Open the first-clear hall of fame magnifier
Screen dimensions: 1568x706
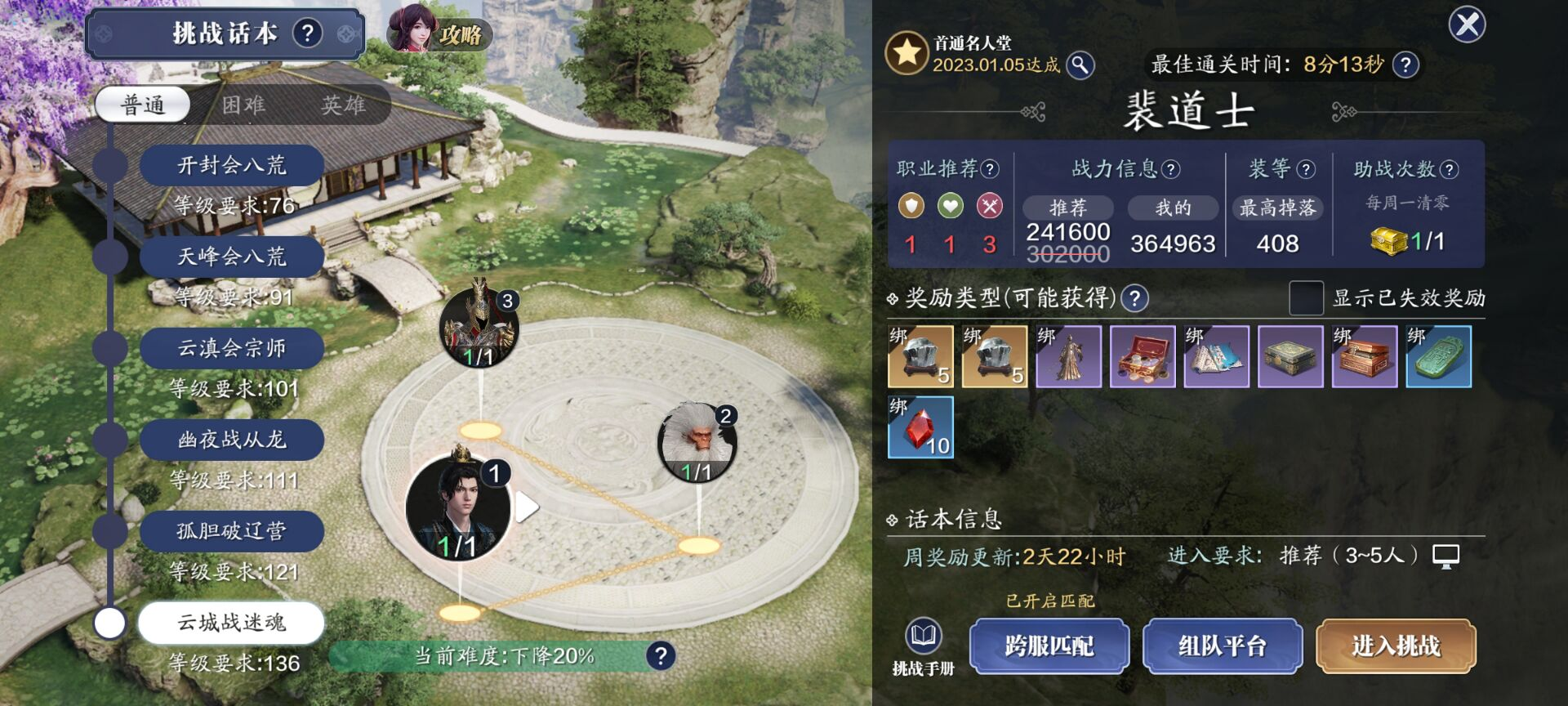click(1080, 65)
